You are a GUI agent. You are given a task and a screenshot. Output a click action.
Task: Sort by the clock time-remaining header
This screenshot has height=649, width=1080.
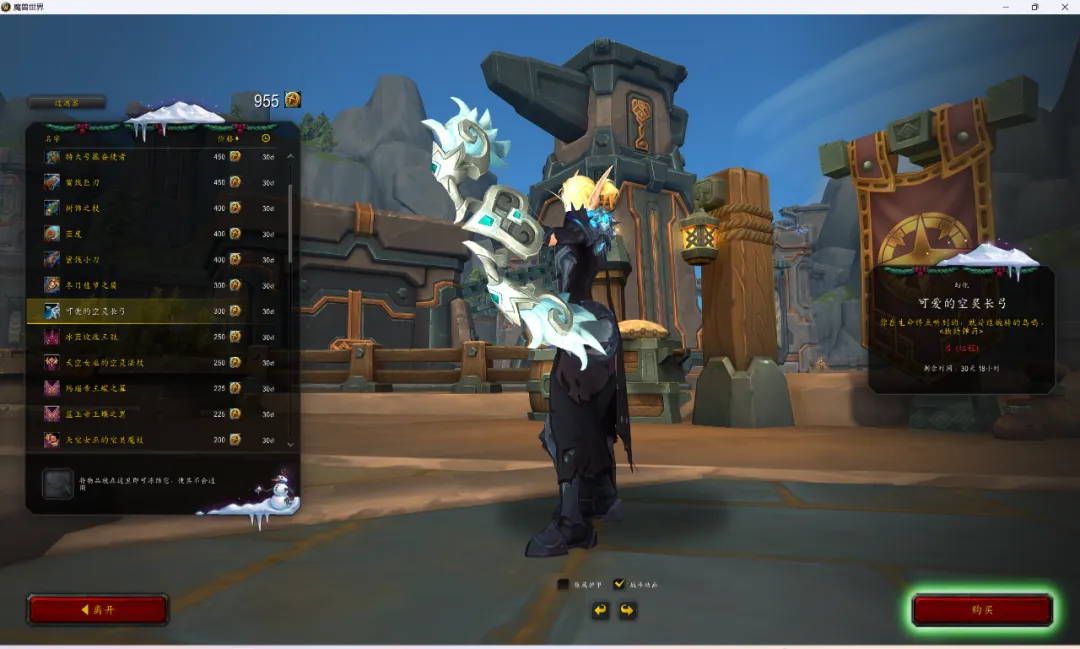click(x=266, y=138)
